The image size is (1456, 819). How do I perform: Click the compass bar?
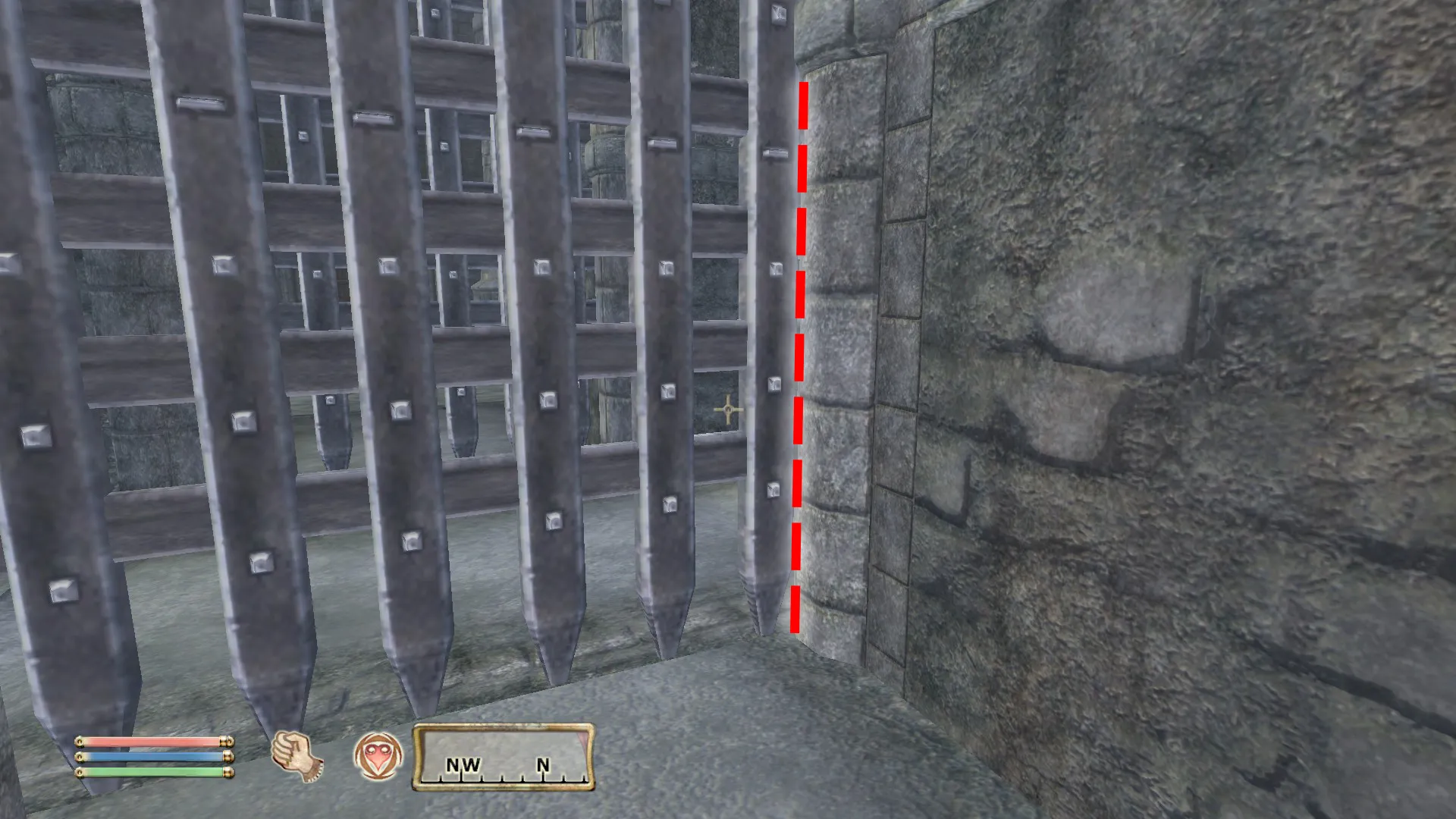pos(504,757)
